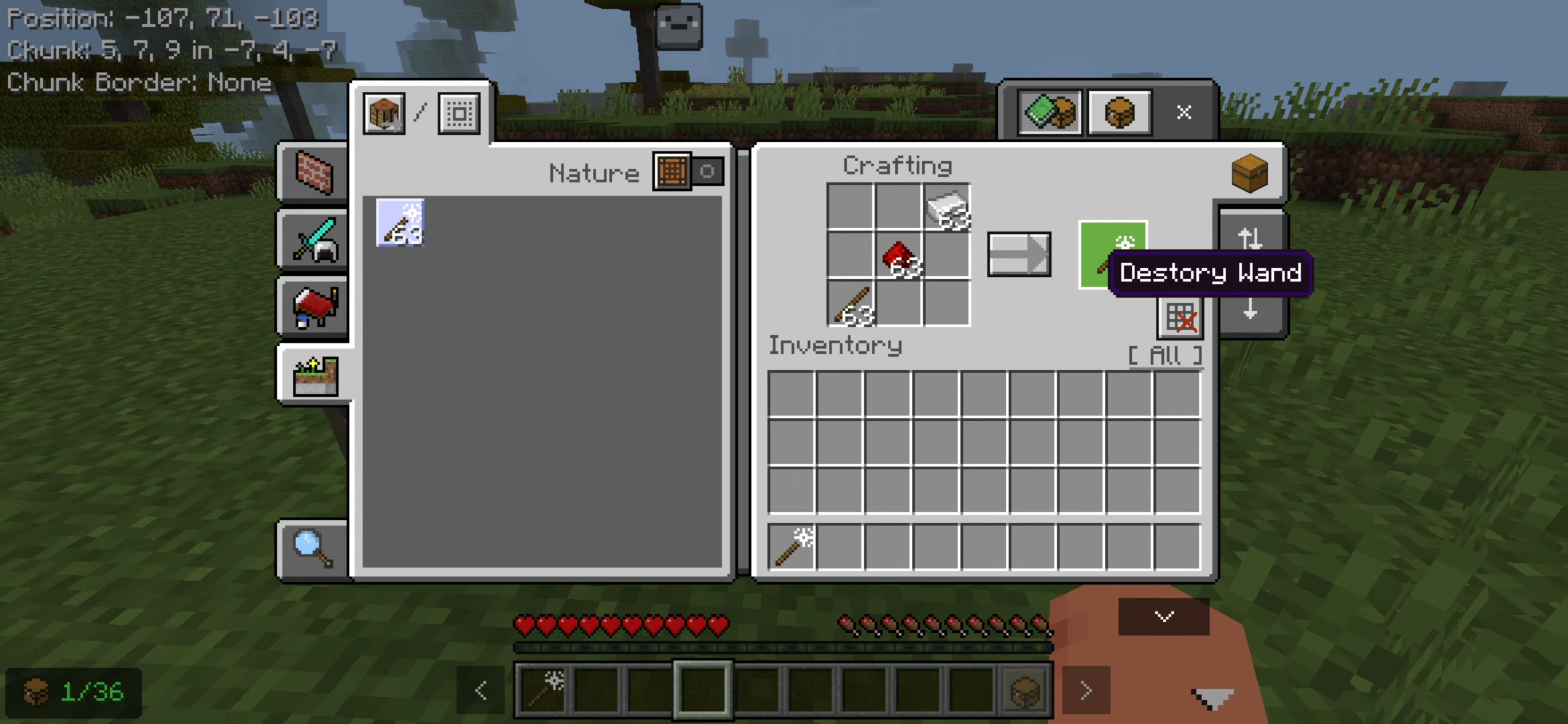Open the 3x3 crafting grid view
The image size is (1568, 724).
(x=459, y=113)
